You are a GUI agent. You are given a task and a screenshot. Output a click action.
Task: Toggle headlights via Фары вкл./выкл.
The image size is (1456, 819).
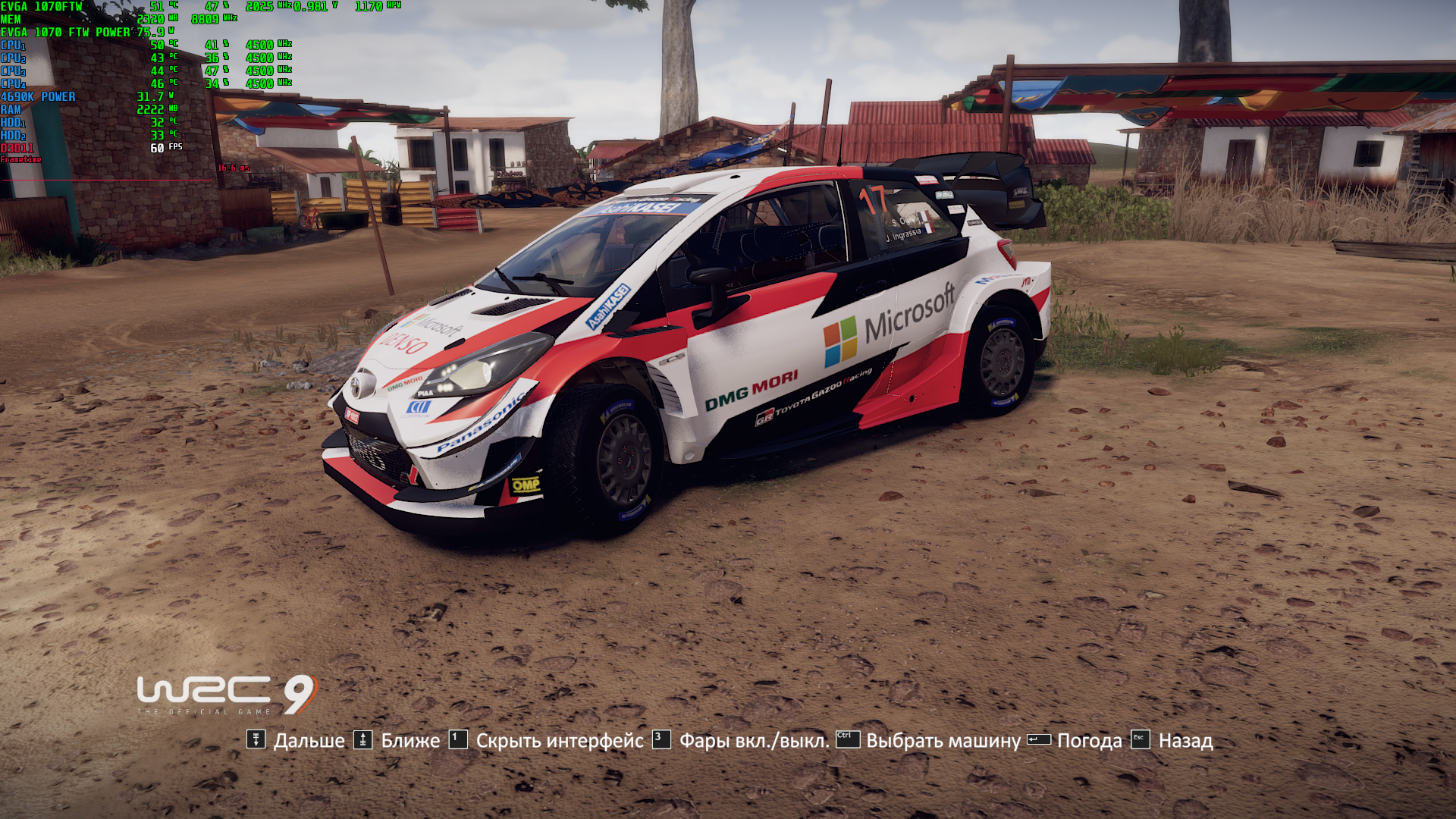[x=754, y=741]
